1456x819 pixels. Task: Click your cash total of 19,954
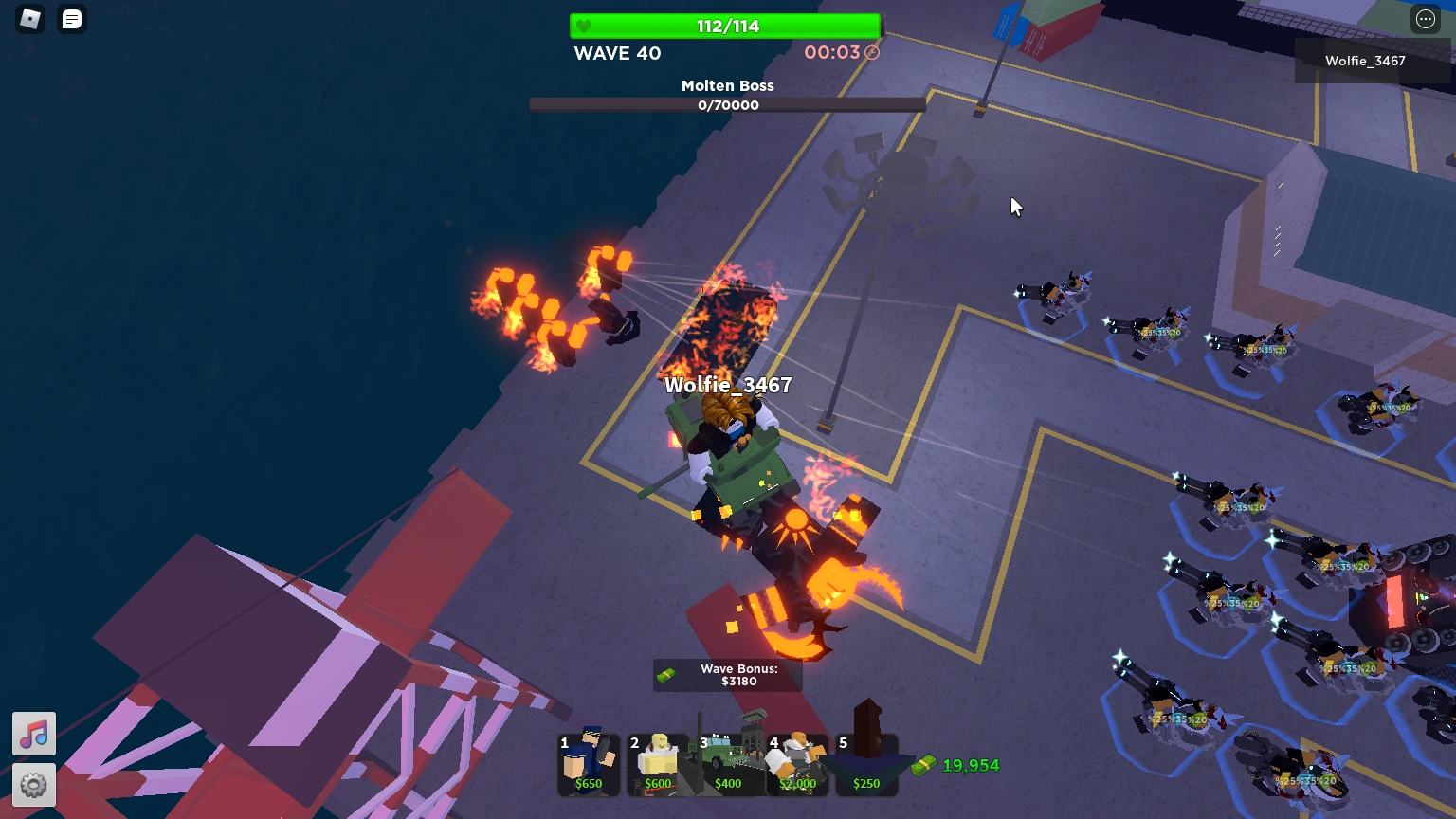970,765
